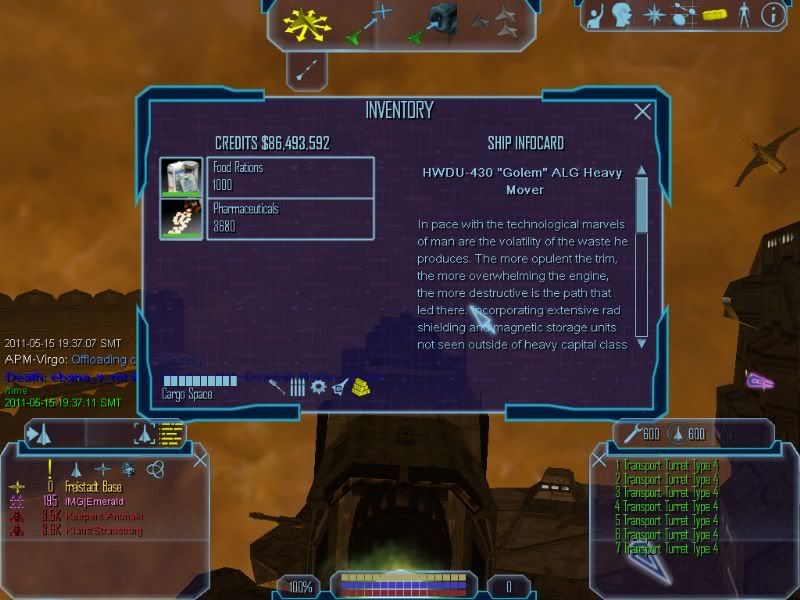
Task: Show the commodities gold bars filter
Action: coord(361,387)
